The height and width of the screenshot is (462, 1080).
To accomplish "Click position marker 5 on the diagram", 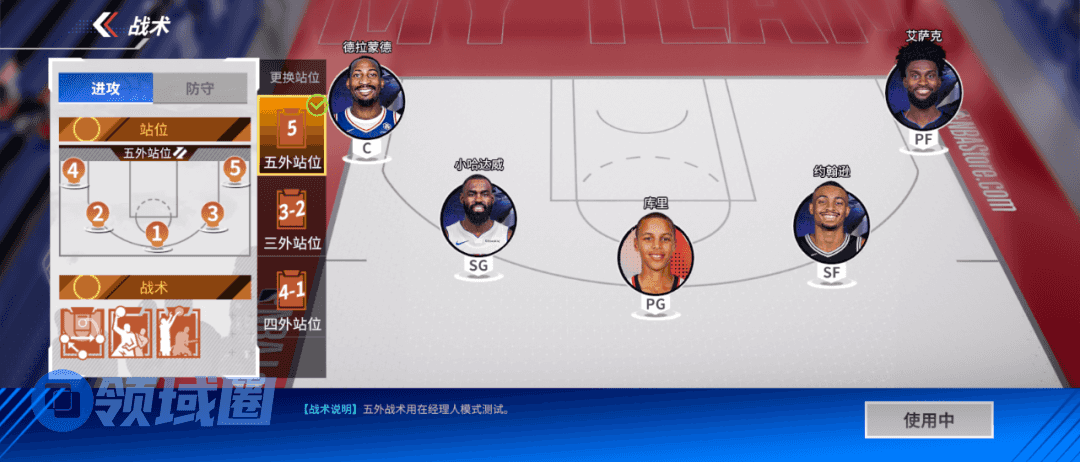I will click(235, 168).
